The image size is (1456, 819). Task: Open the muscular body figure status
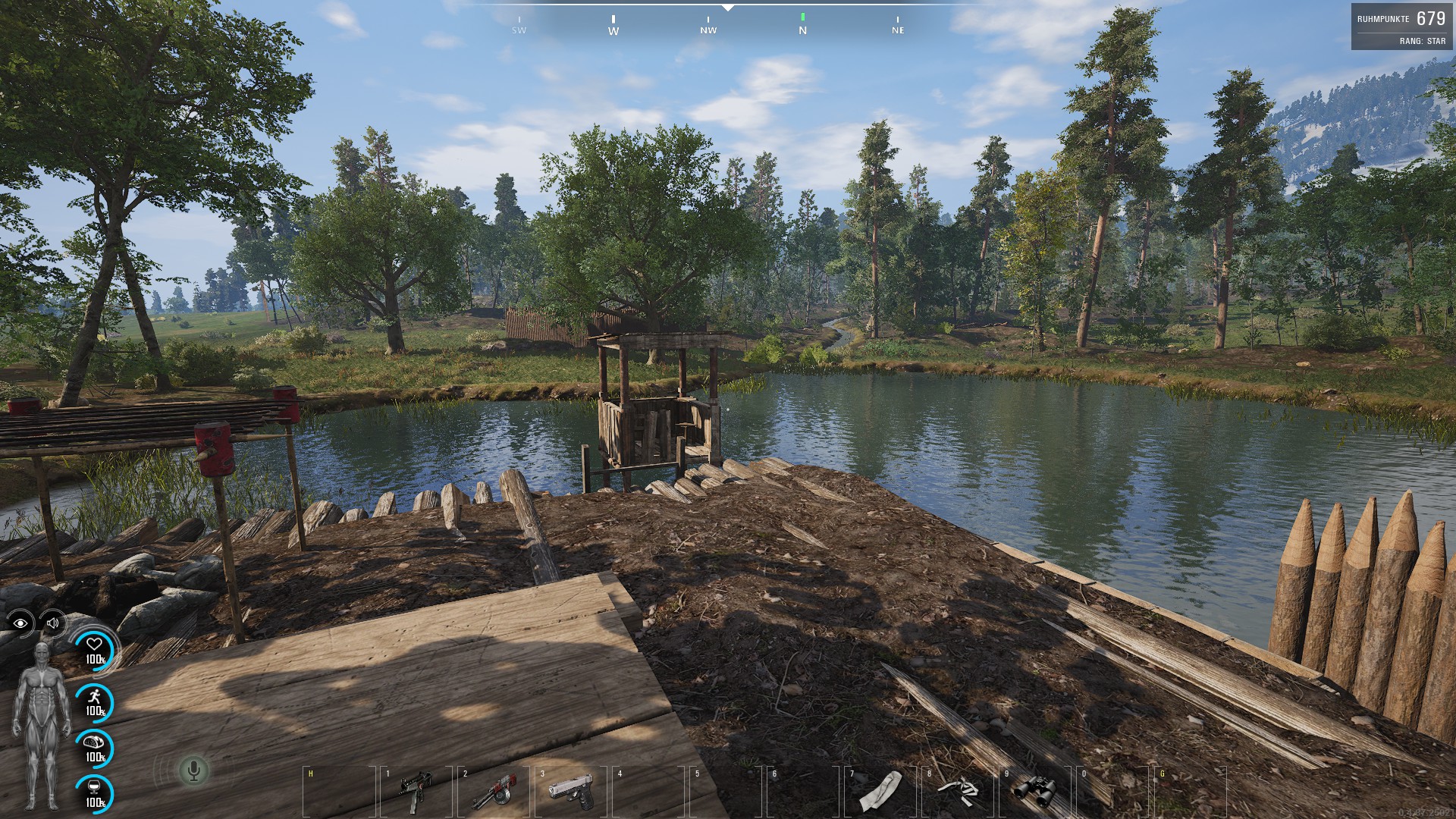pos(42,724)
